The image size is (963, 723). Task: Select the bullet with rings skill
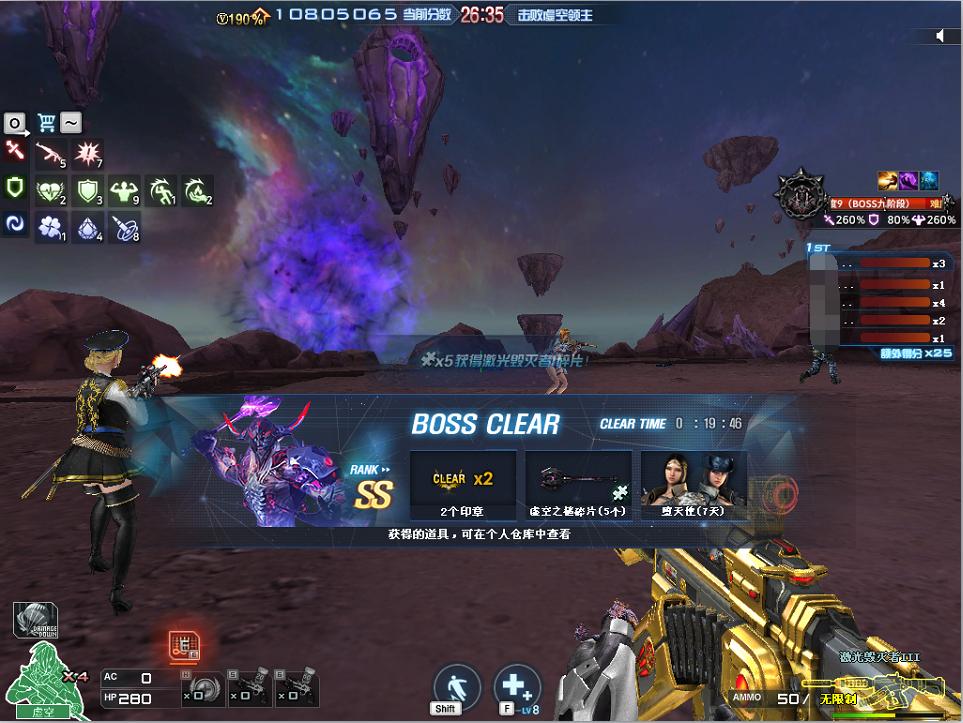[124, 227]
